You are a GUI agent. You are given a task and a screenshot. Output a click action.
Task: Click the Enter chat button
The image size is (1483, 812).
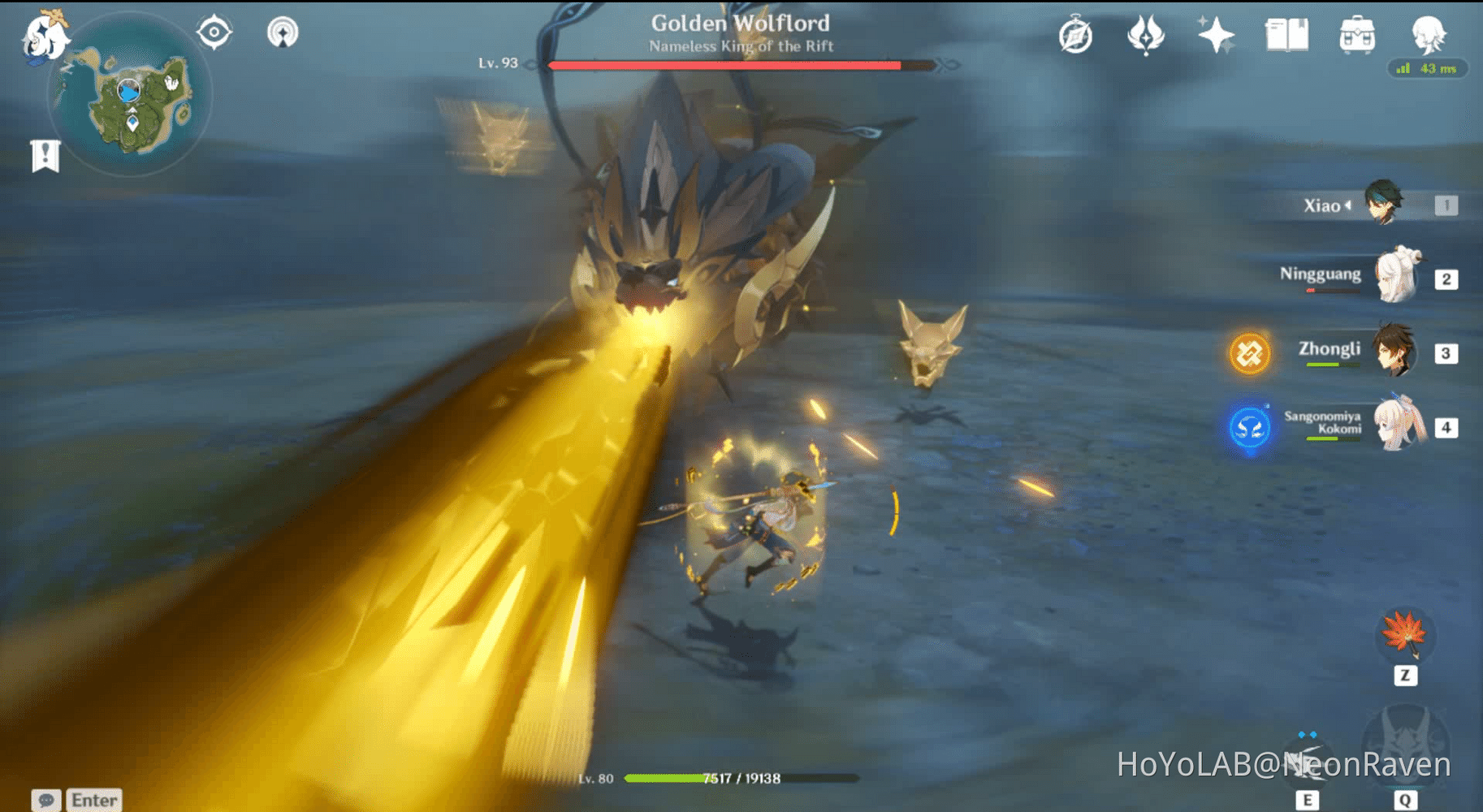[x=94, y=800]
